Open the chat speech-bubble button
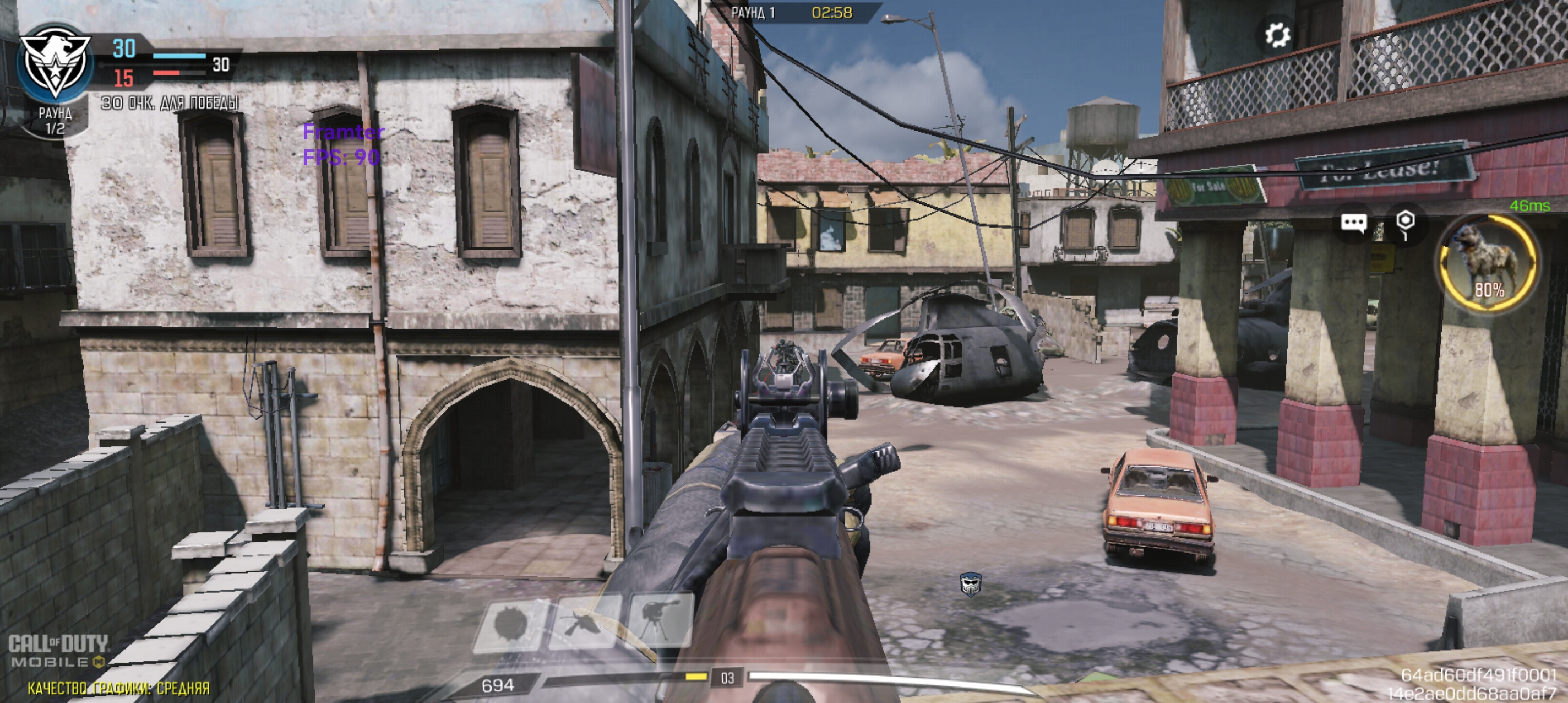 point(1353,223)
